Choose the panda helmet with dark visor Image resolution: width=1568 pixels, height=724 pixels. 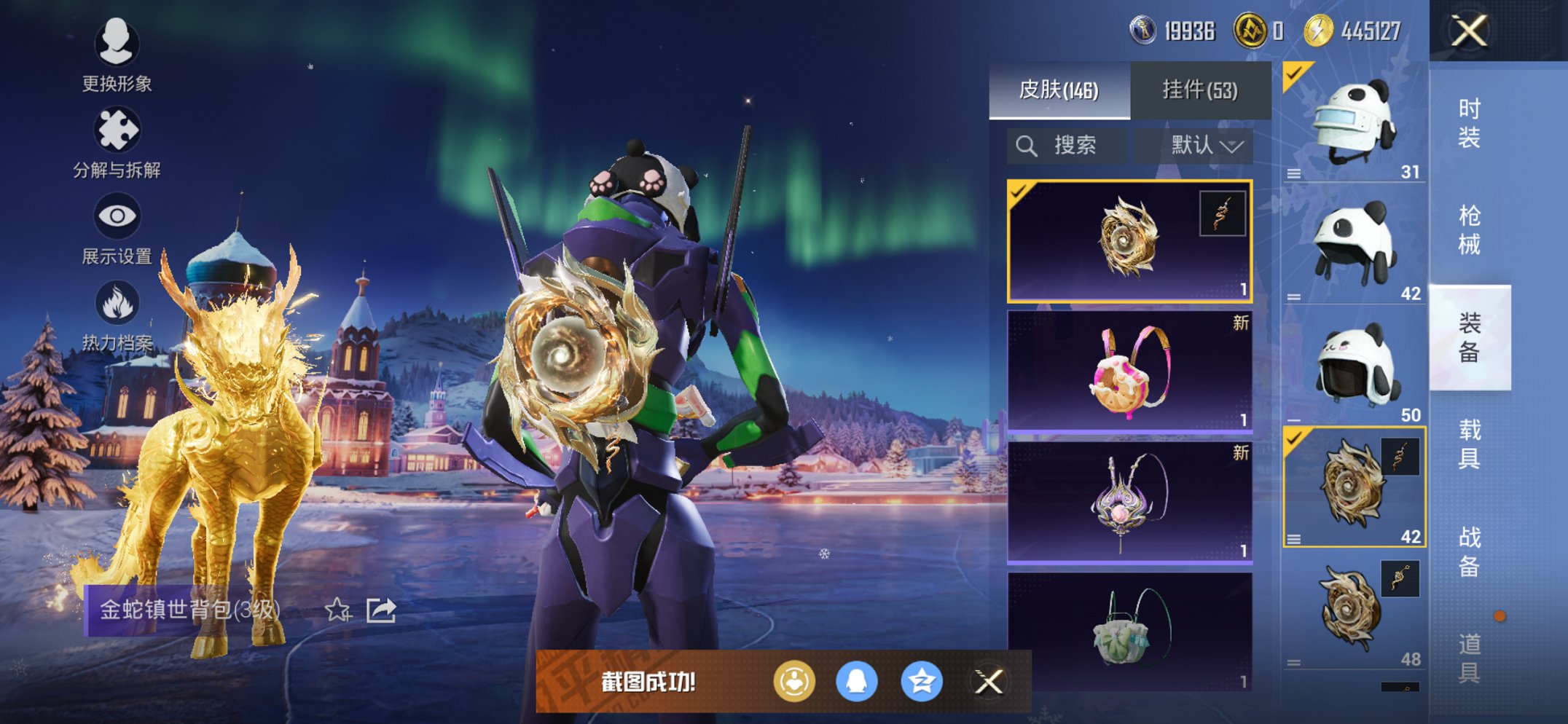click(x=1354, y=366)
